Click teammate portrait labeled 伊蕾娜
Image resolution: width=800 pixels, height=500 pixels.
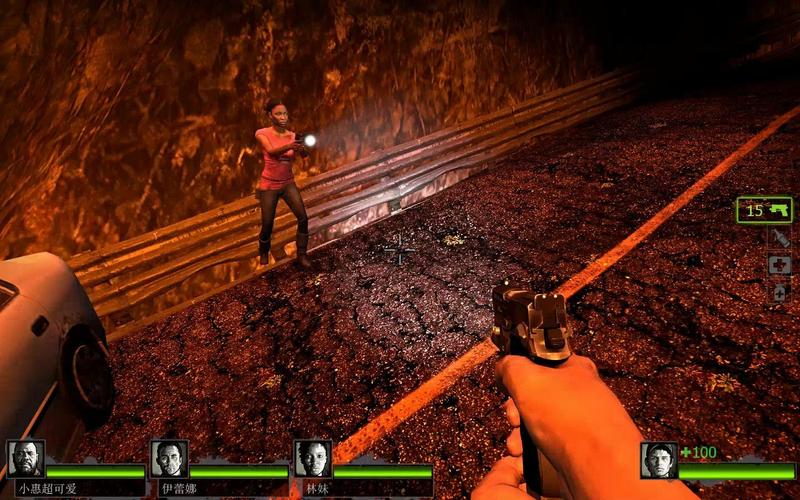pos(169,459)
